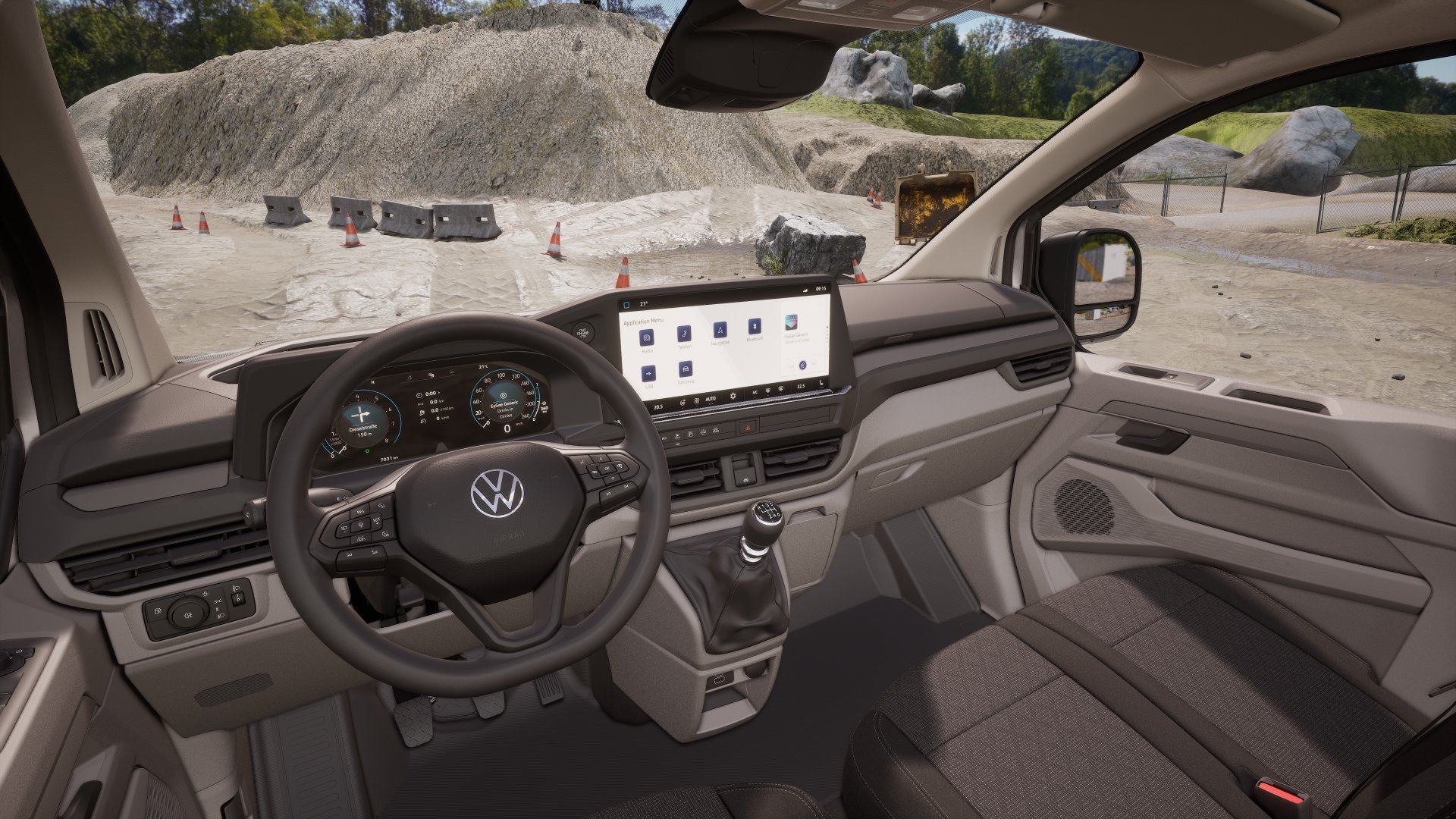Toggle the A/C button
Image resolution: width=1456 pixels, height=819 pixels.
point(755,393)
